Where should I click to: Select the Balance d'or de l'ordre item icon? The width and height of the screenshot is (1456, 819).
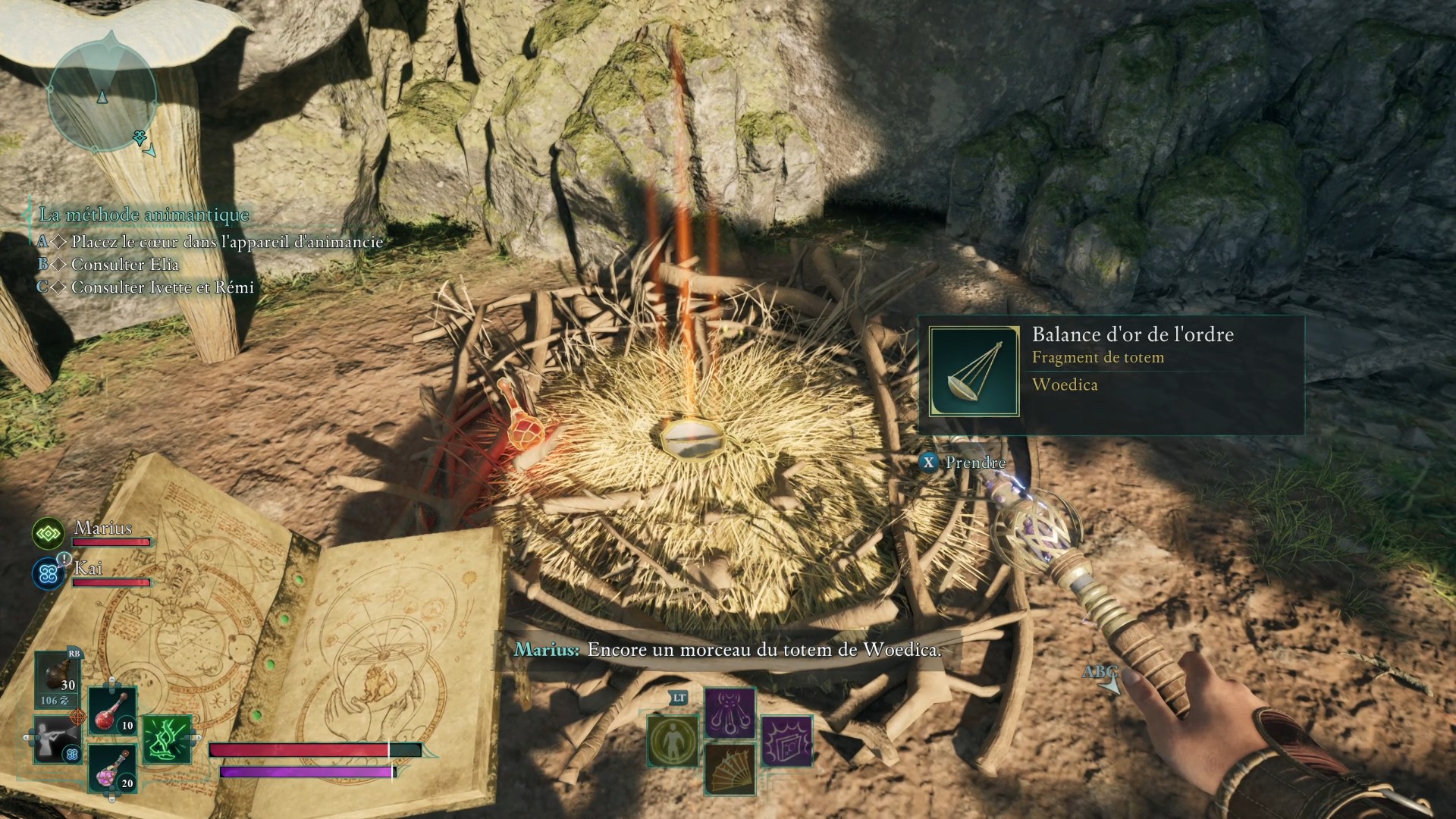click(974, 372)
